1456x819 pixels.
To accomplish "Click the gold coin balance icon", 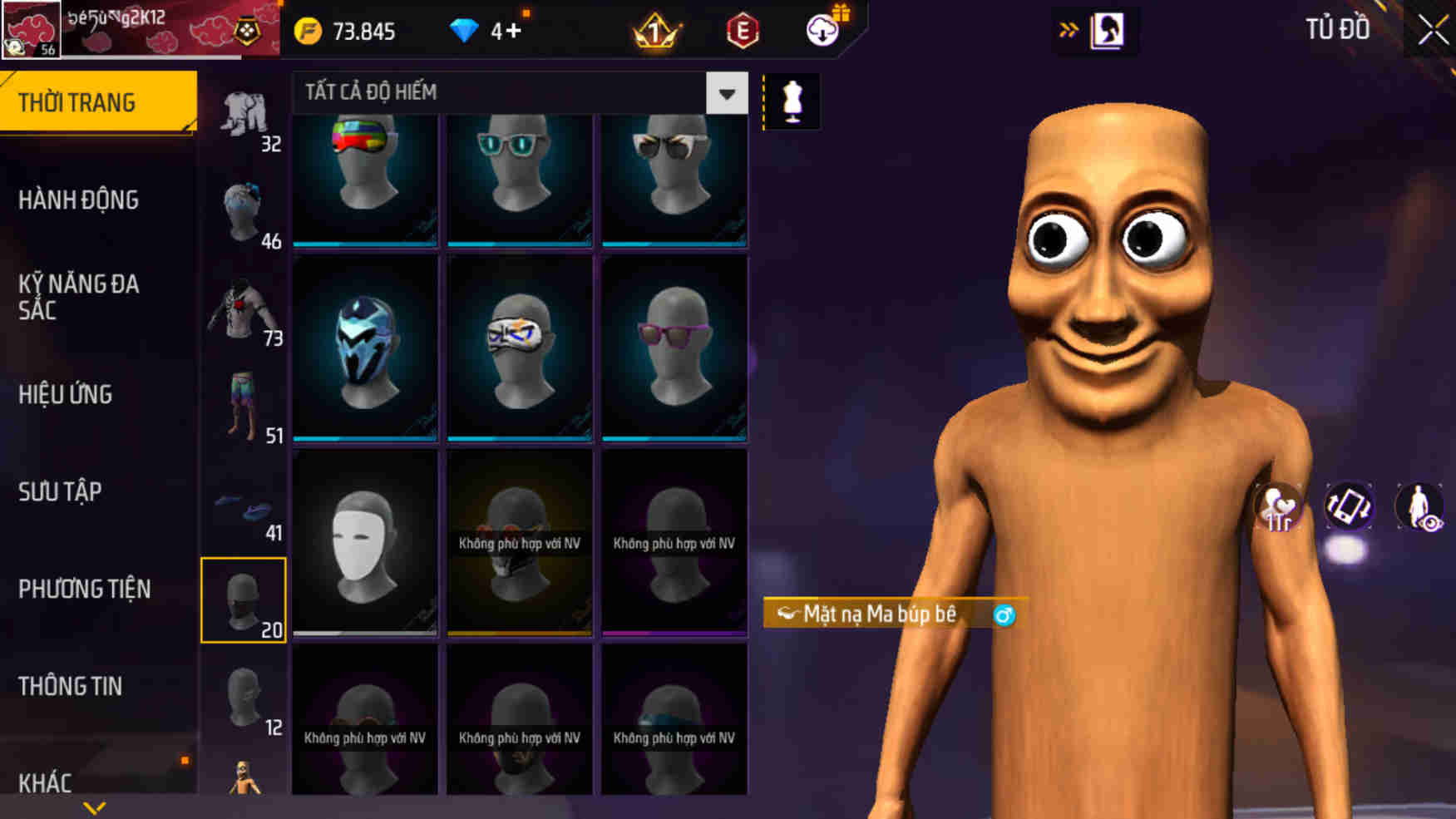I will click(x=308, y=31).
